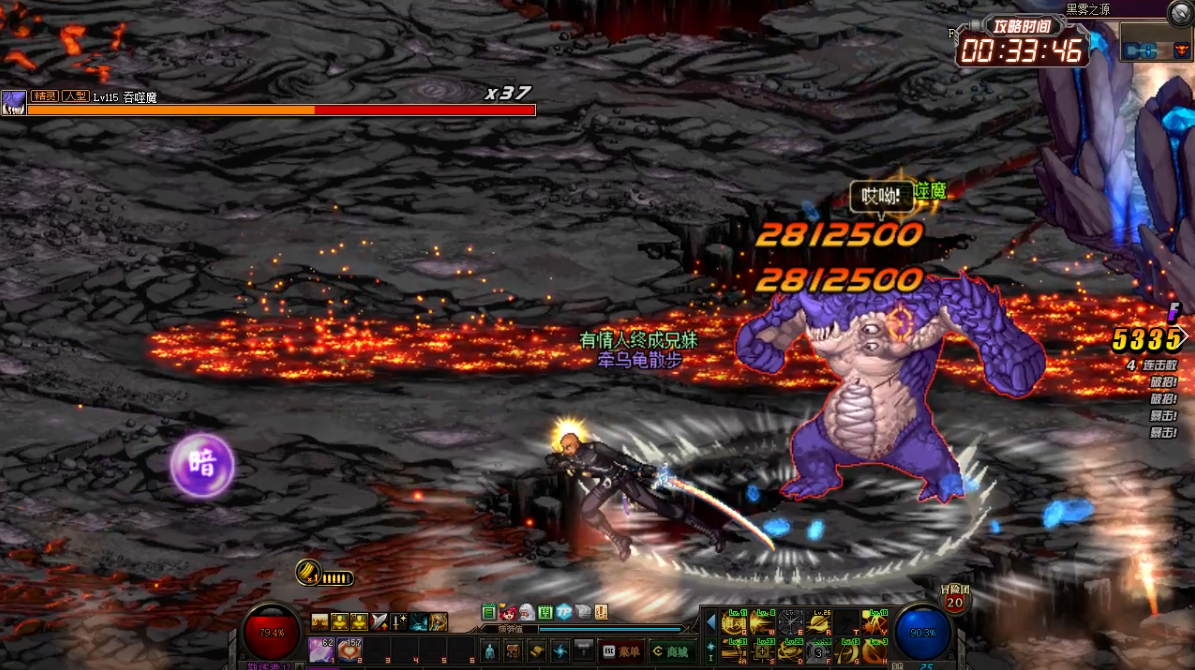Use the quick slot item with count 62

click(322, 650)
